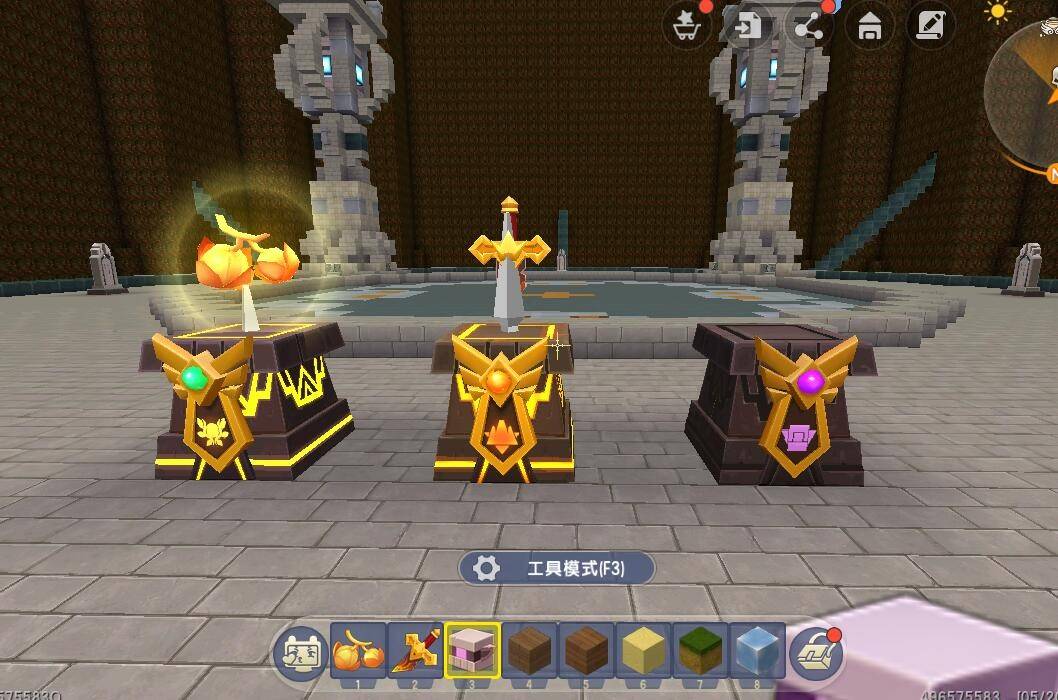This screenshot has width=1058, height=700.
Task: Select the light blue ice block slot
Action: coord(758,651)
